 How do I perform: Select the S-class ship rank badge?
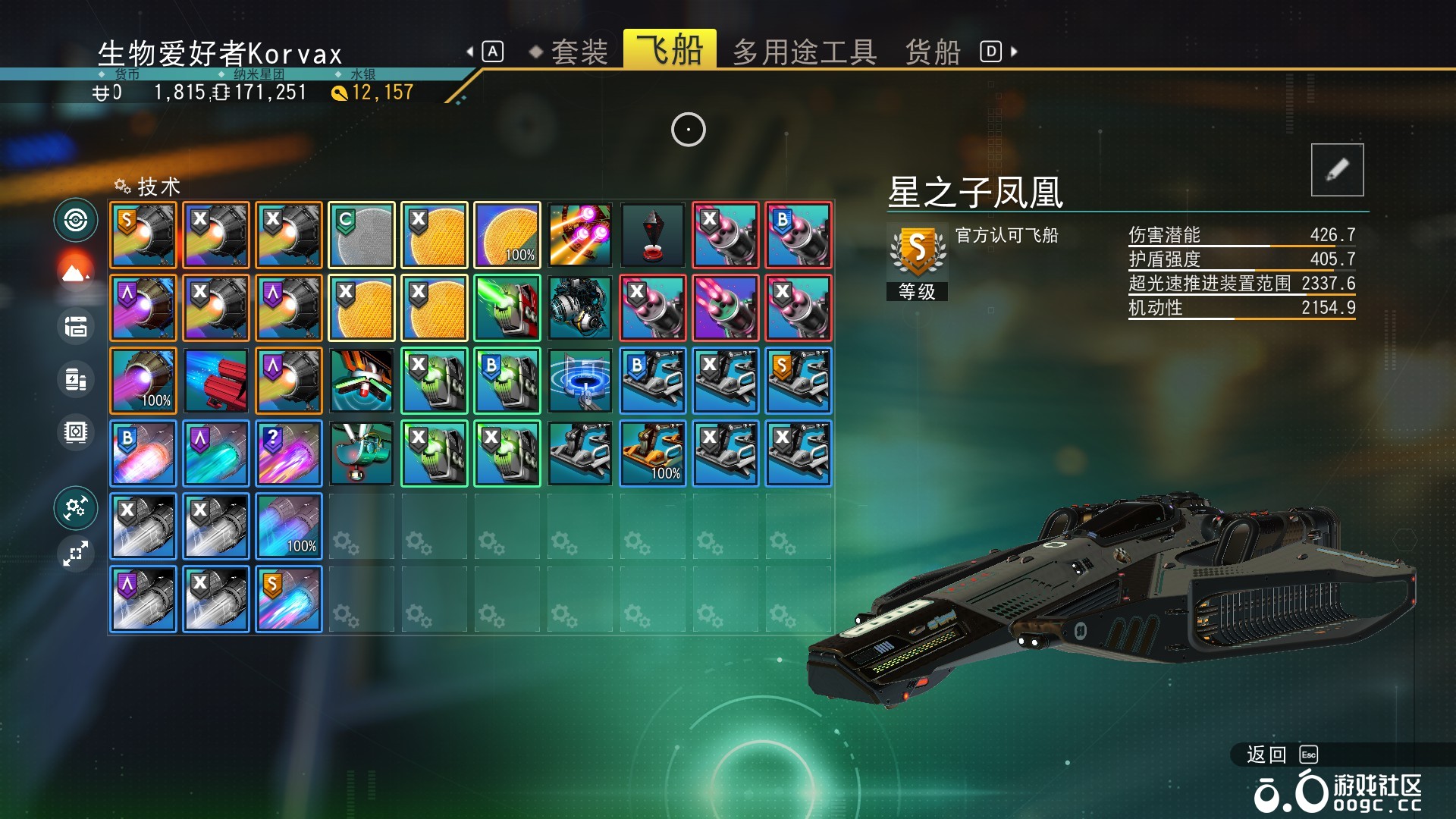click(917, 252)
